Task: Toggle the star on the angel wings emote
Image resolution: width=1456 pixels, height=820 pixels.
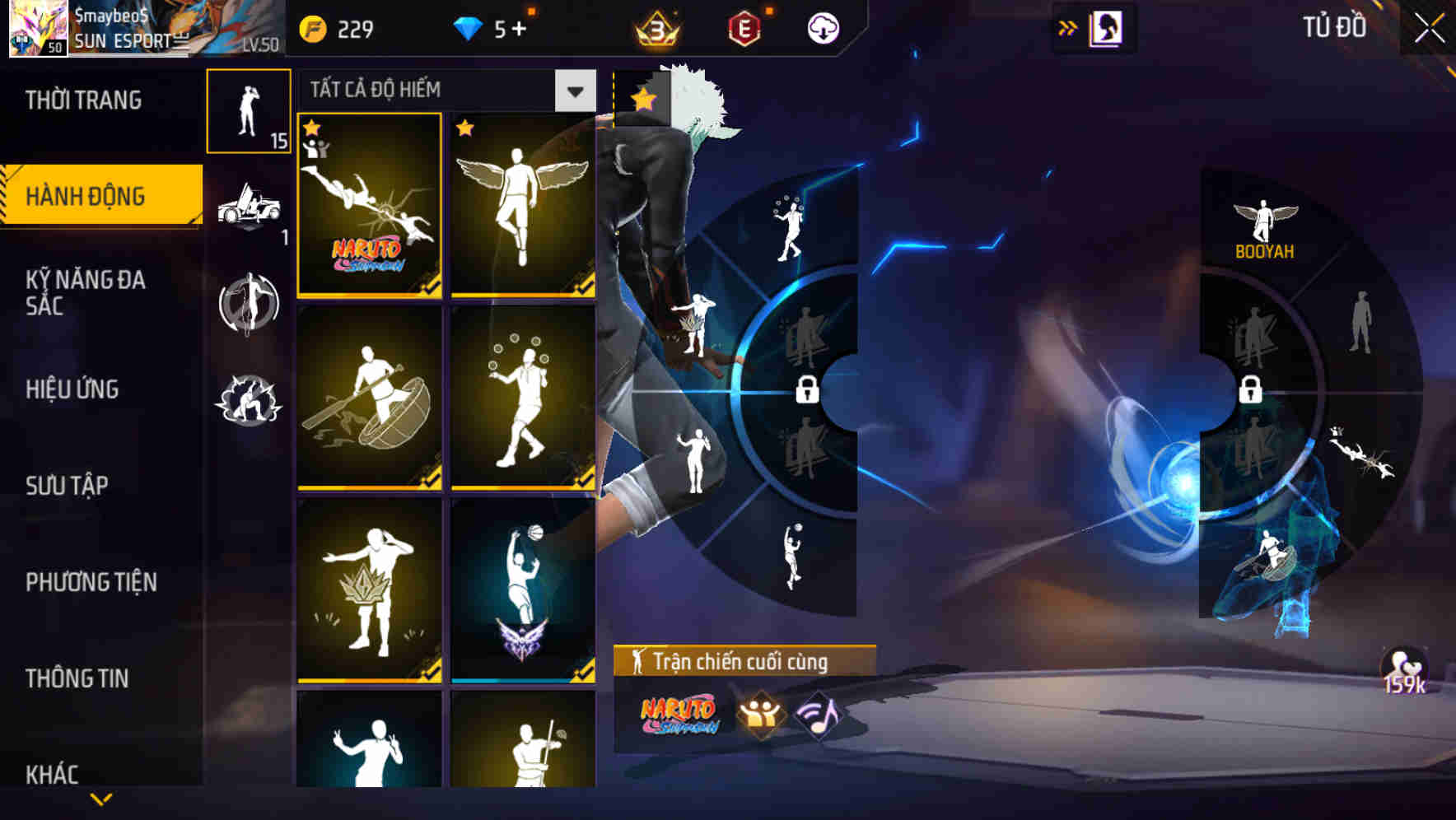Action: (467, 128)
